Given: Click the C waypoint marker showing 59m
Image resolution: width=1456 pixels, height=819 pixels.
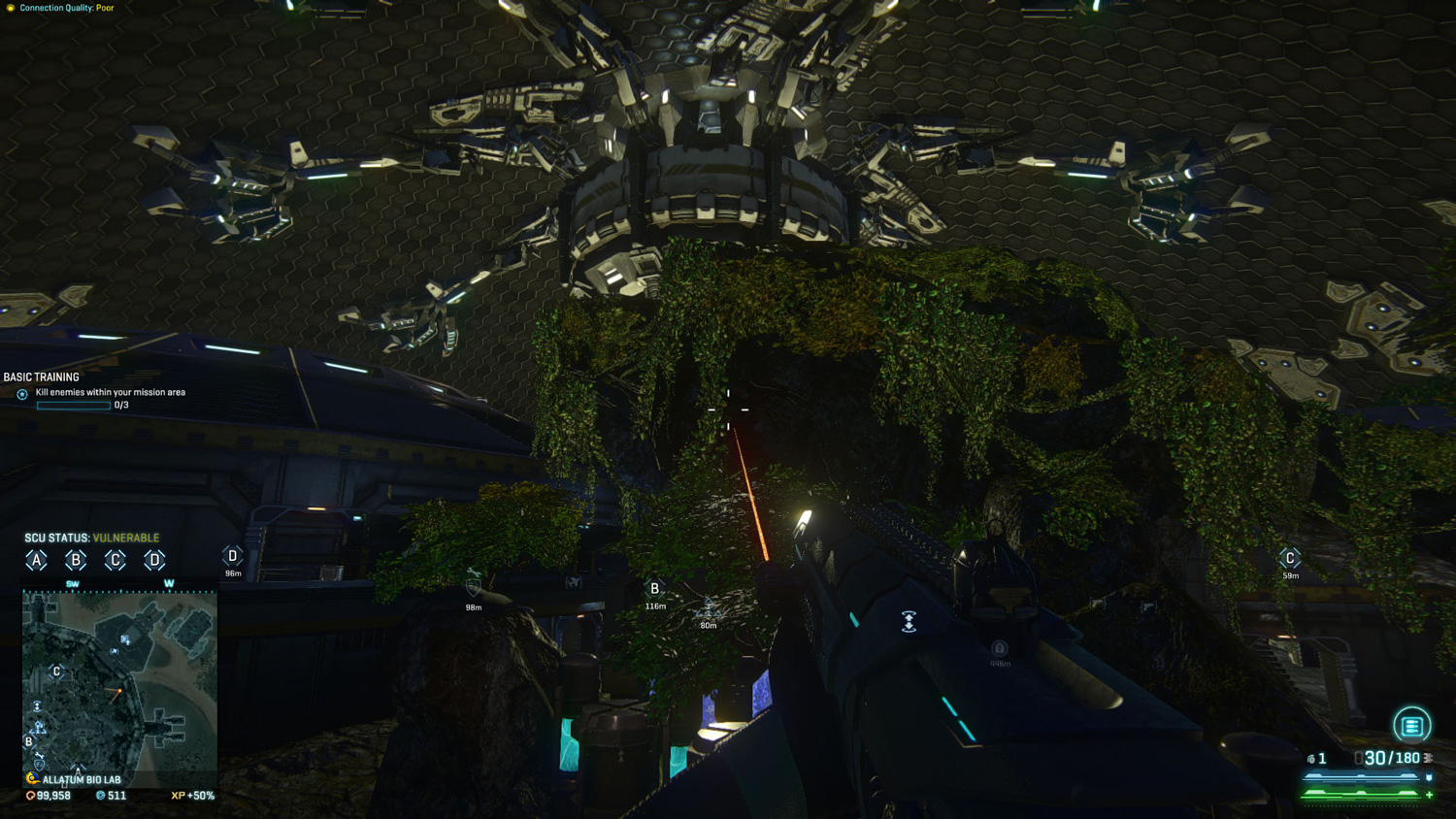Looking at the screenshot, I should click(x=1290, y=558).
